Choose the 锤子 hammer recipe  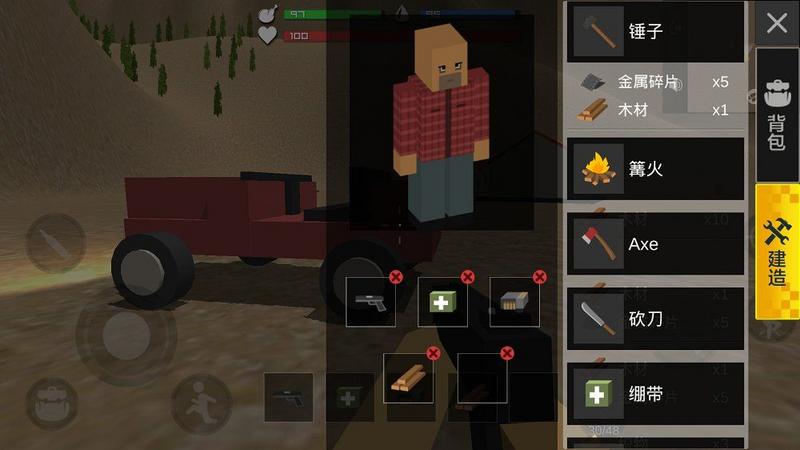(x=656, y=31)
